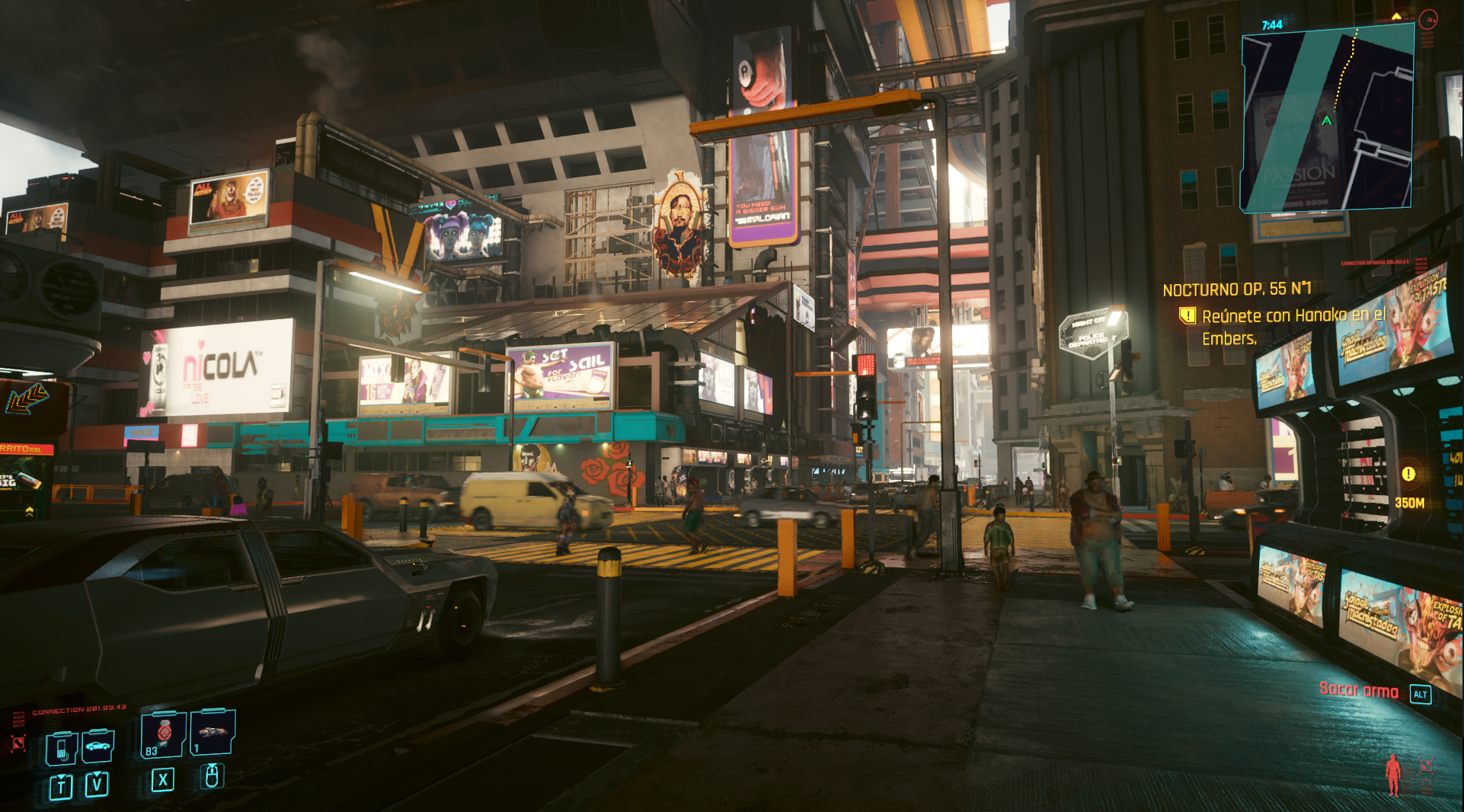Click the red square icon under Connection text
Image resolution: width=1464 pixels, height=812 pixels.
[18, 743]
